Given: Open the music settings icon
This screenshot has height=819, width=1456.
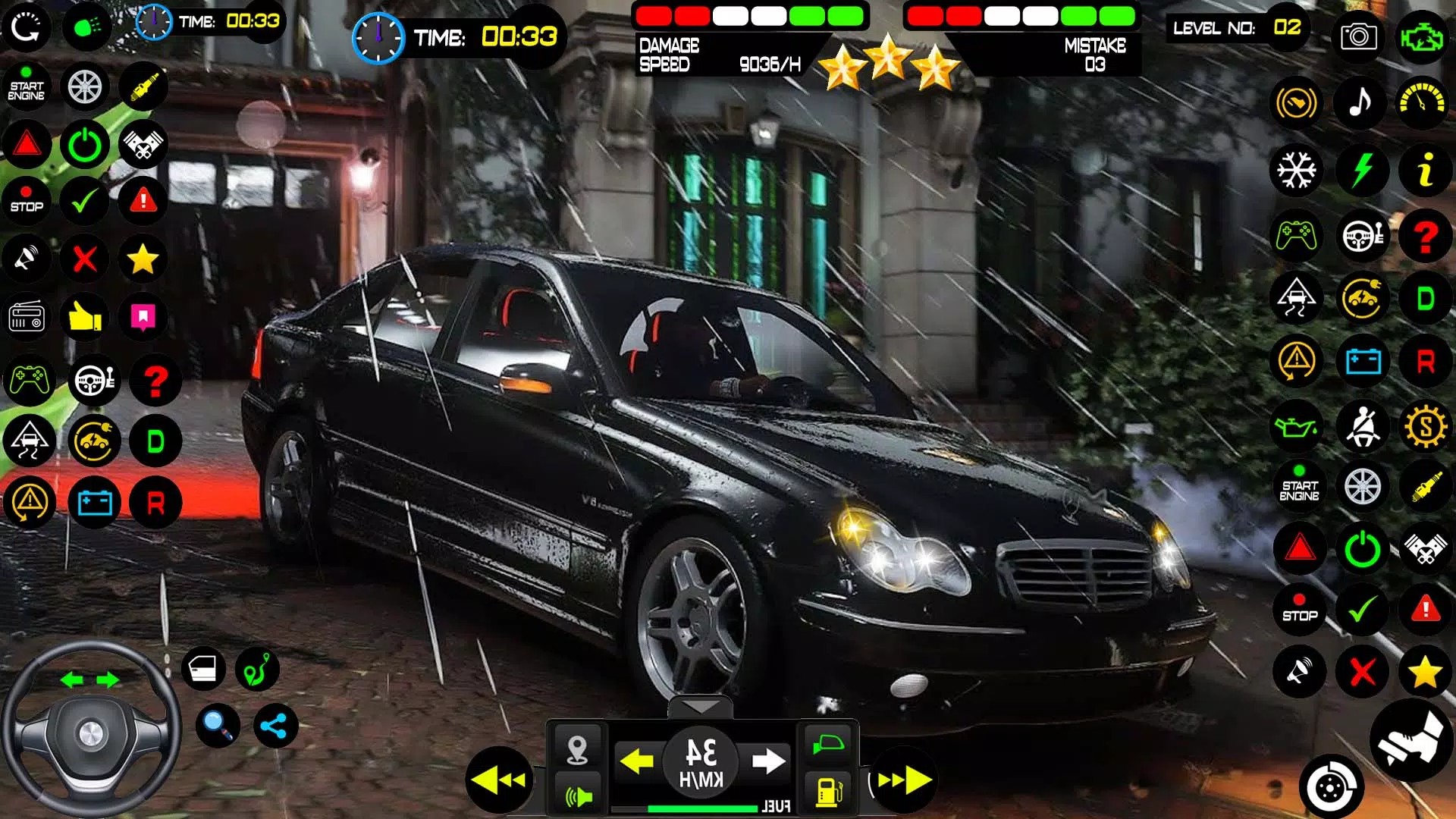Looking at the screenshot, I should pos(1361,102).
